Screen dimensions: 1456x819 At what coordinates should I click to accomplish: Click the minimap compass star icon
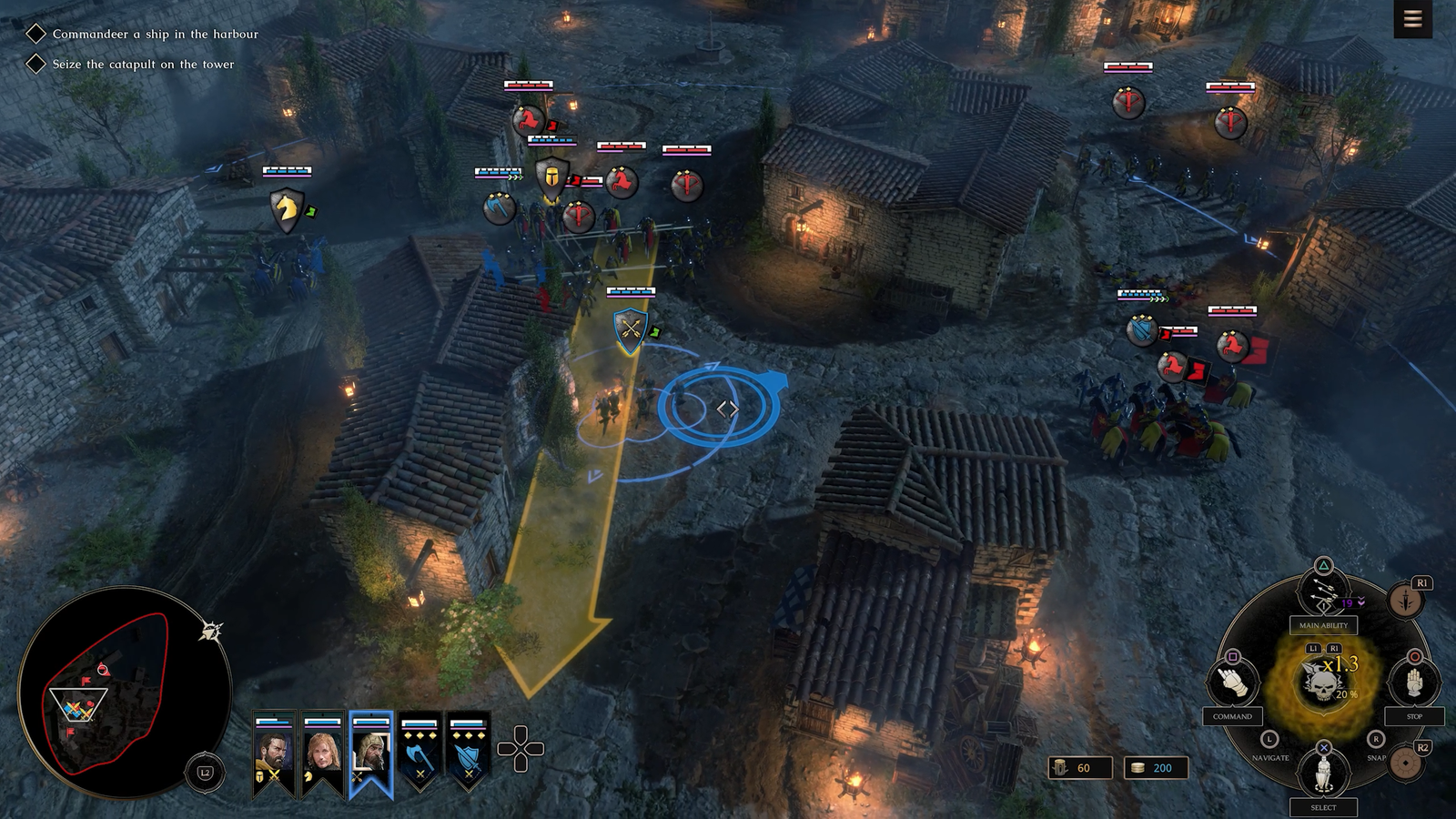(x=211, y=631)
